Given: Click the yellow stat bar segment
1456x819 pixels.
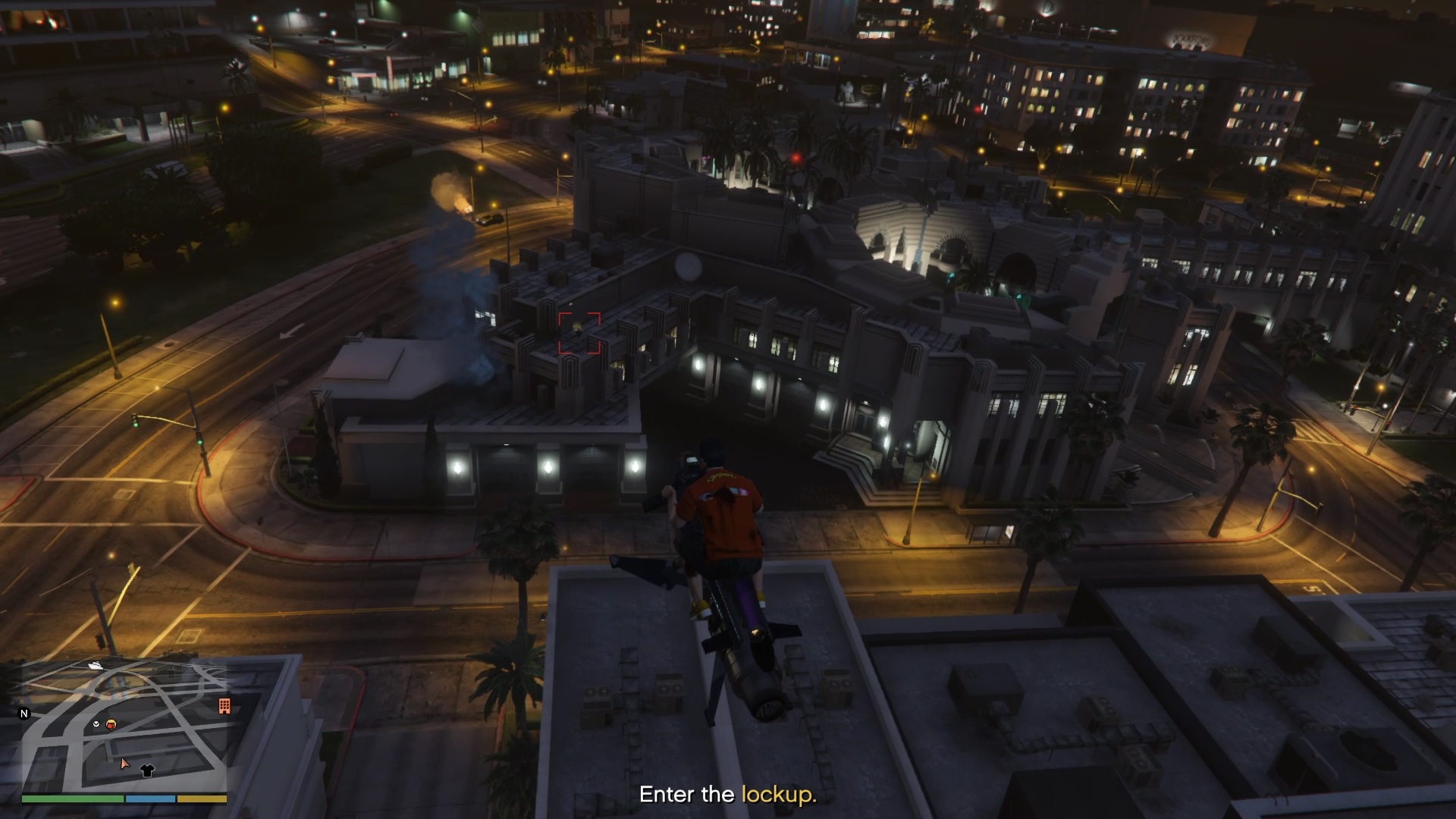Looking at the screenshot, I should pos(202,799).
